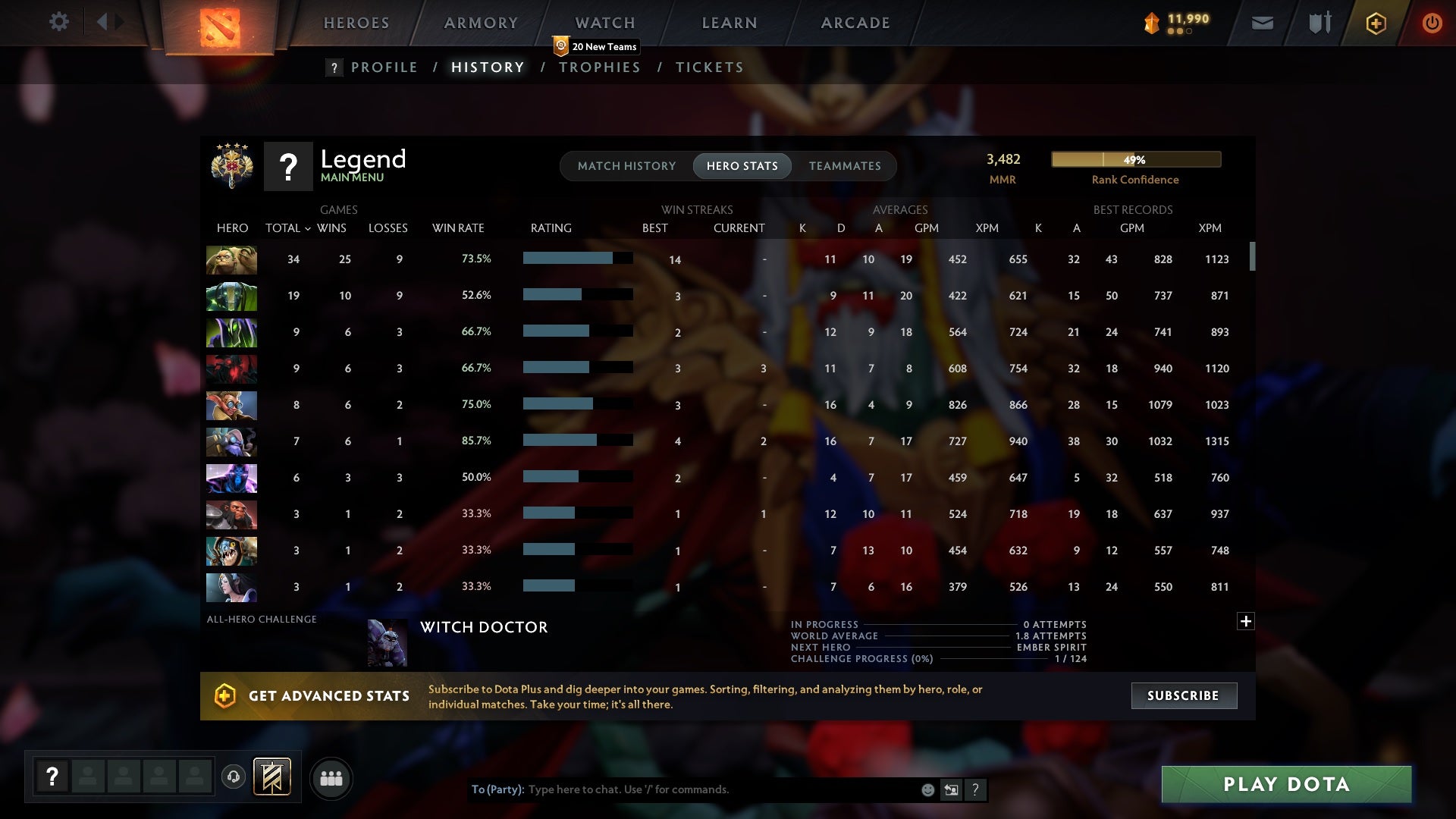Click the 20 New Teams notification

click(596, 46)
